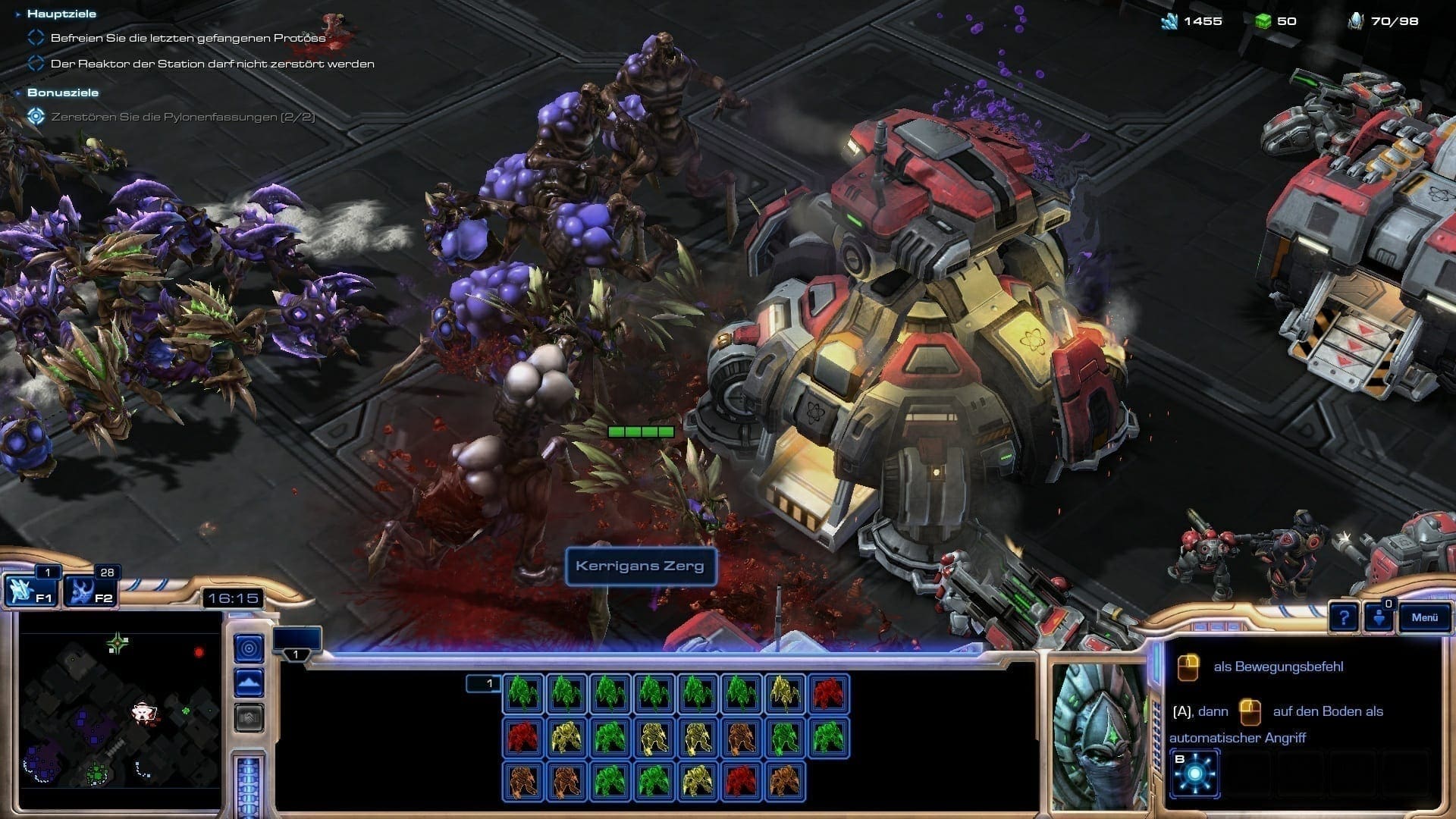This screenshot has width=1456, height=819.
Task: Click the message log button beside Menü
Action: (1379, 618)
